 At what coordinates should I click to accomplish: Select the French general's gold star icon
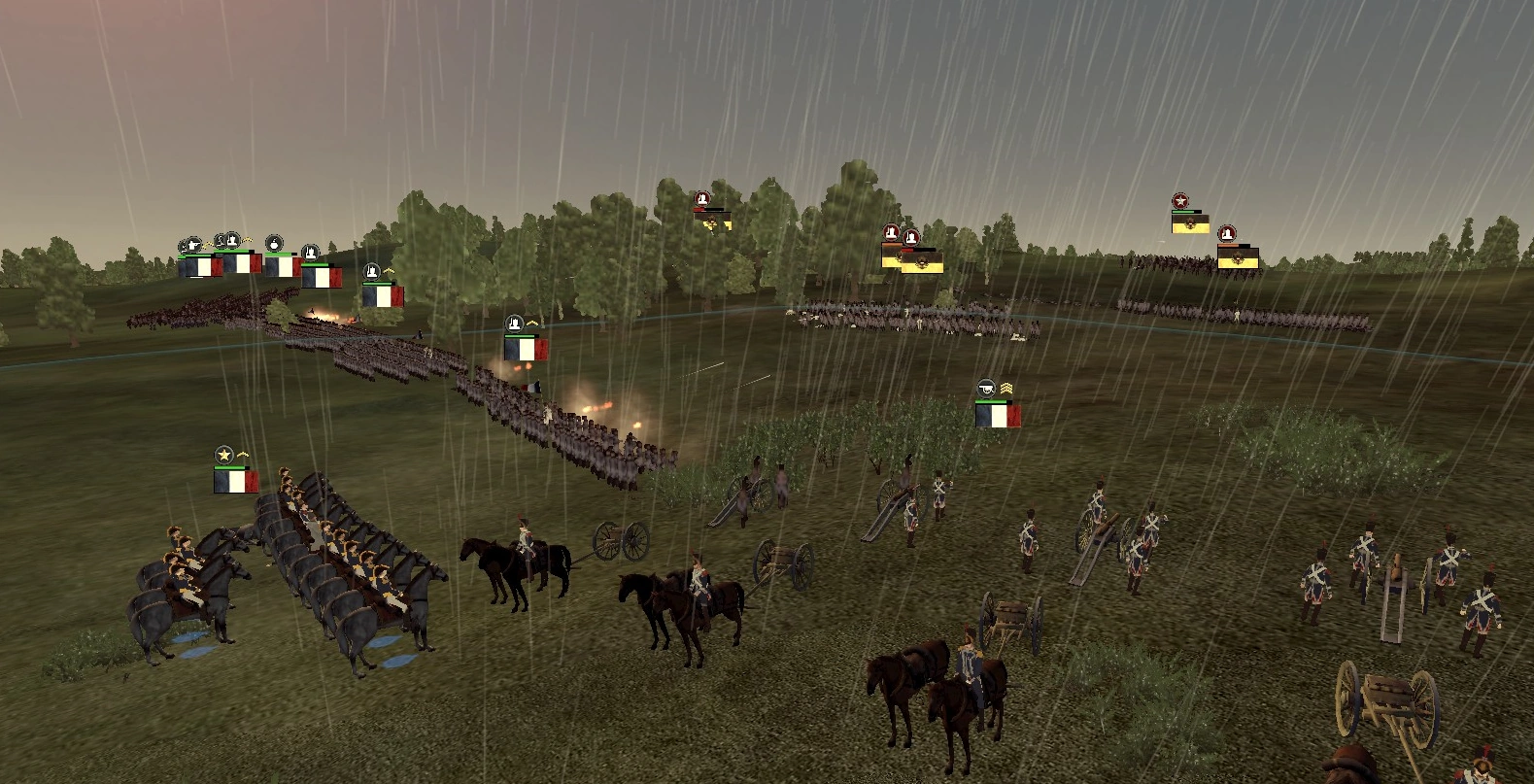pos(223,454)
